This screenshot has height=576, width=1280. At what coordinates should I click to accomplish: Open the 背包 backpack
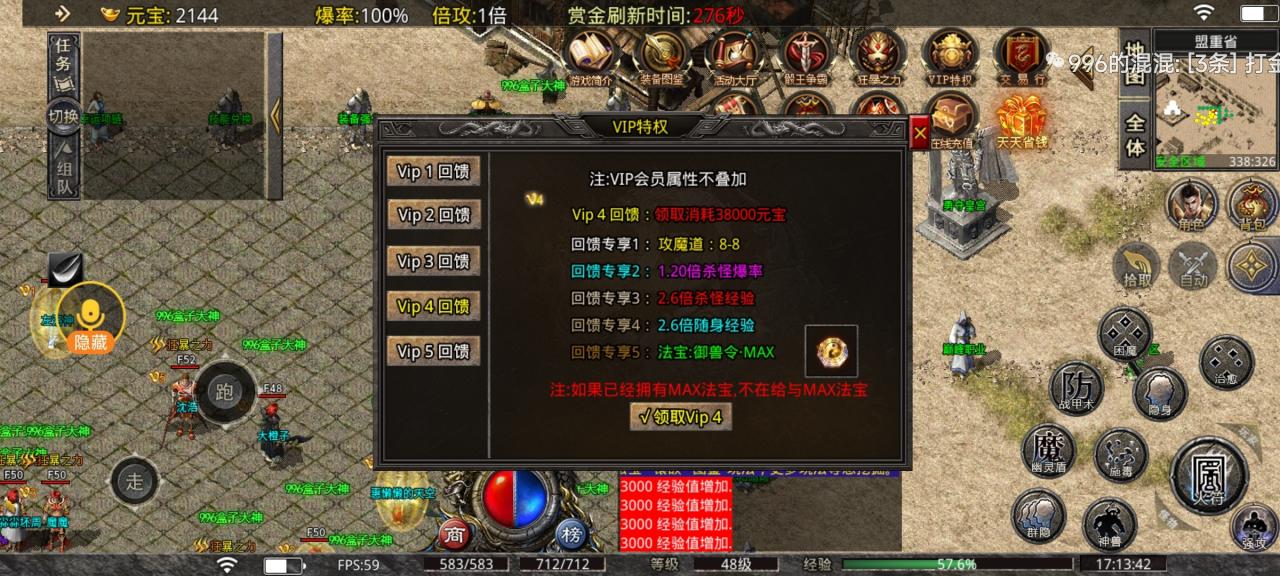tap(1252, 203)
